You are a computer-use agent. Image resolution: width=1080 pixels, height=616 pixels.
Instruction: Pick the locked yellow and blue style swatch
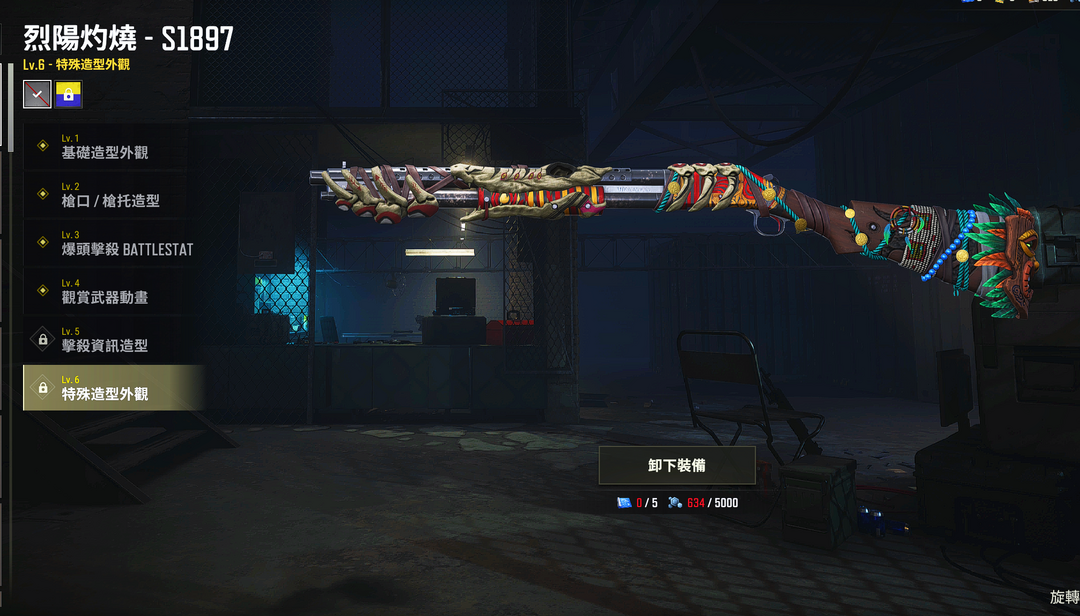pos(69,95)
